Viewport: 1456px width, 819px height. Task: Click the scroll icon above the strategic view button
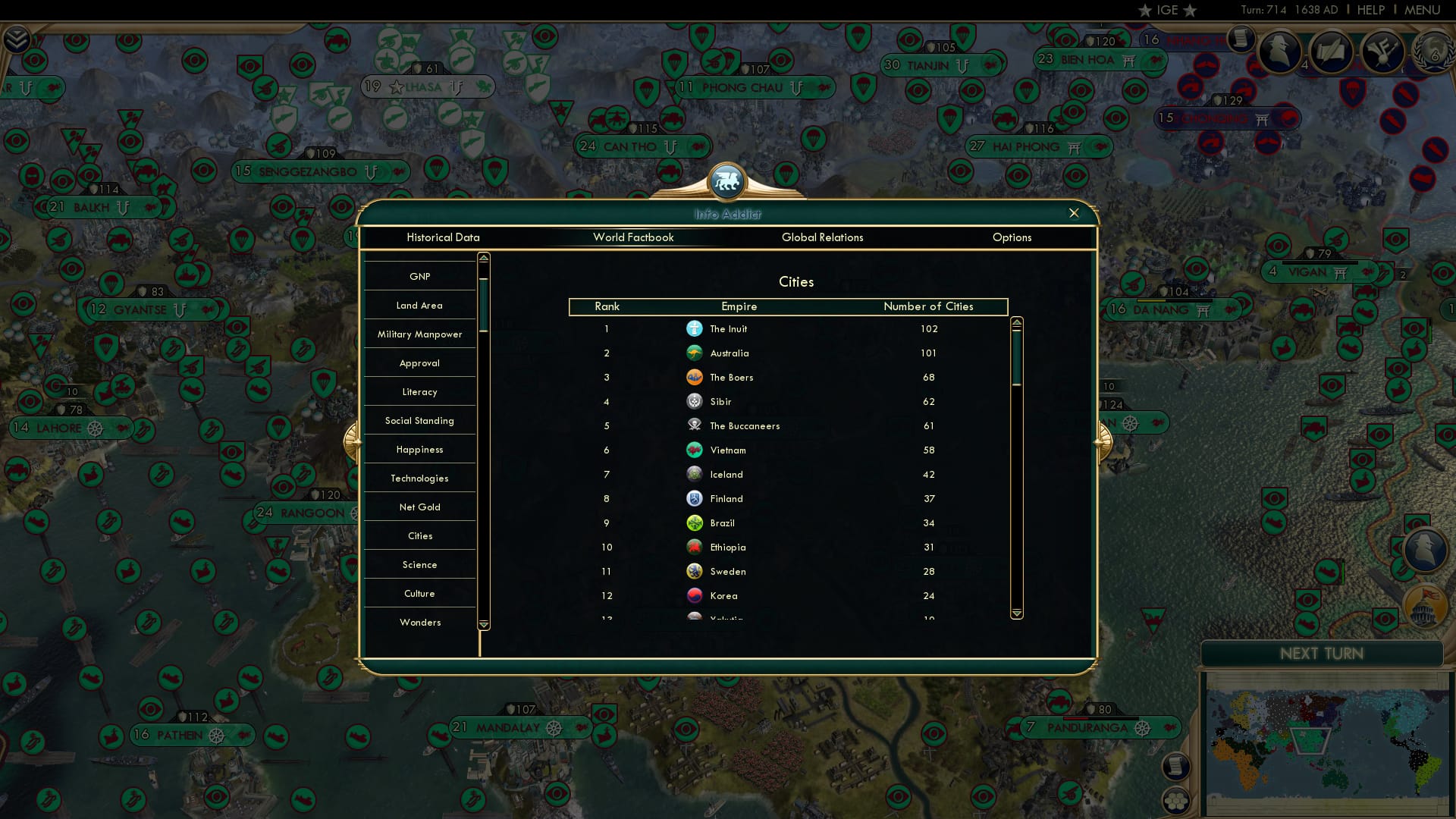point(1175,766)
